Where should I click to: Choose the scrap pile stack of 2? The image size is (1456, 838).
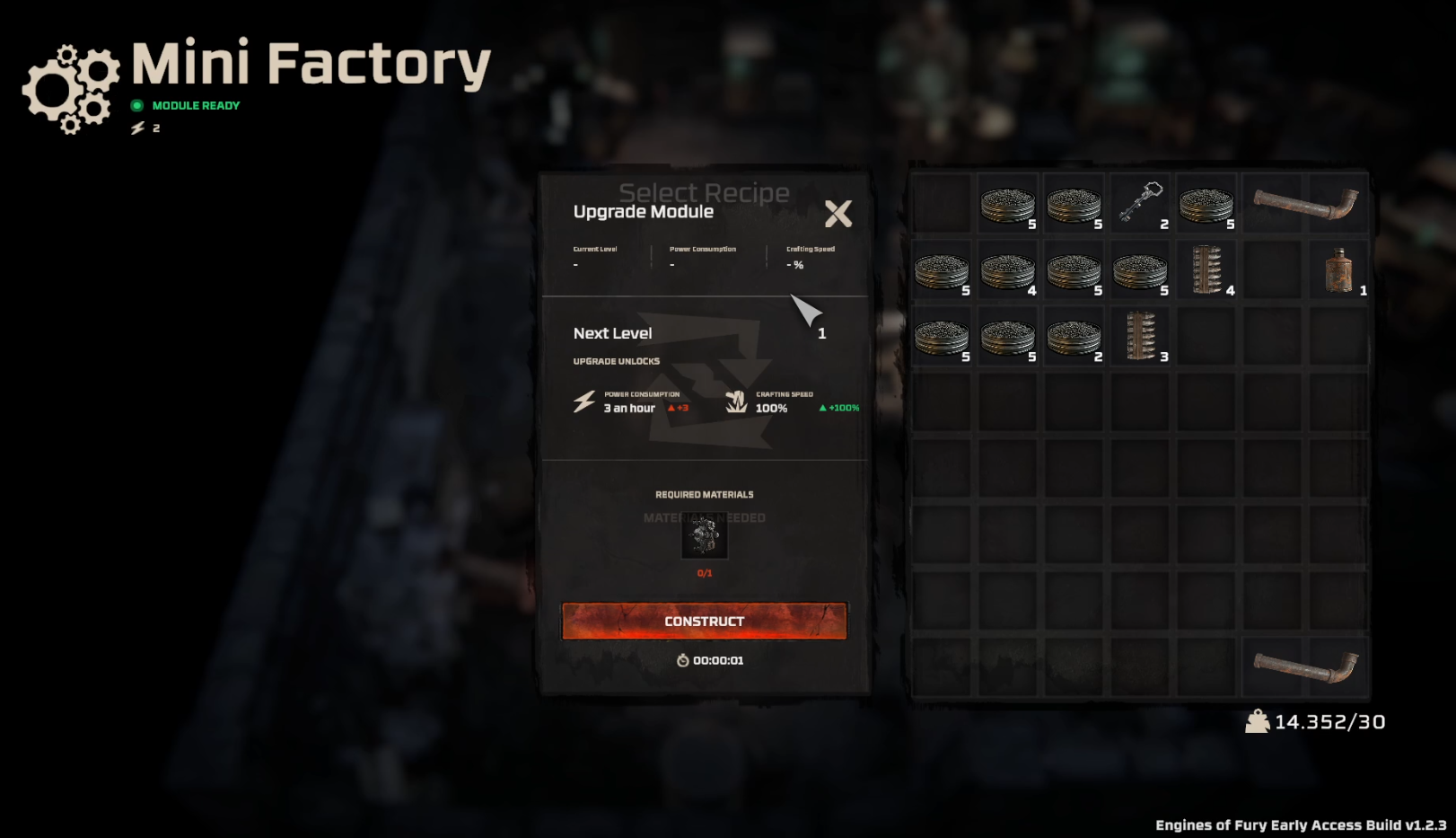pos(1074,337)
